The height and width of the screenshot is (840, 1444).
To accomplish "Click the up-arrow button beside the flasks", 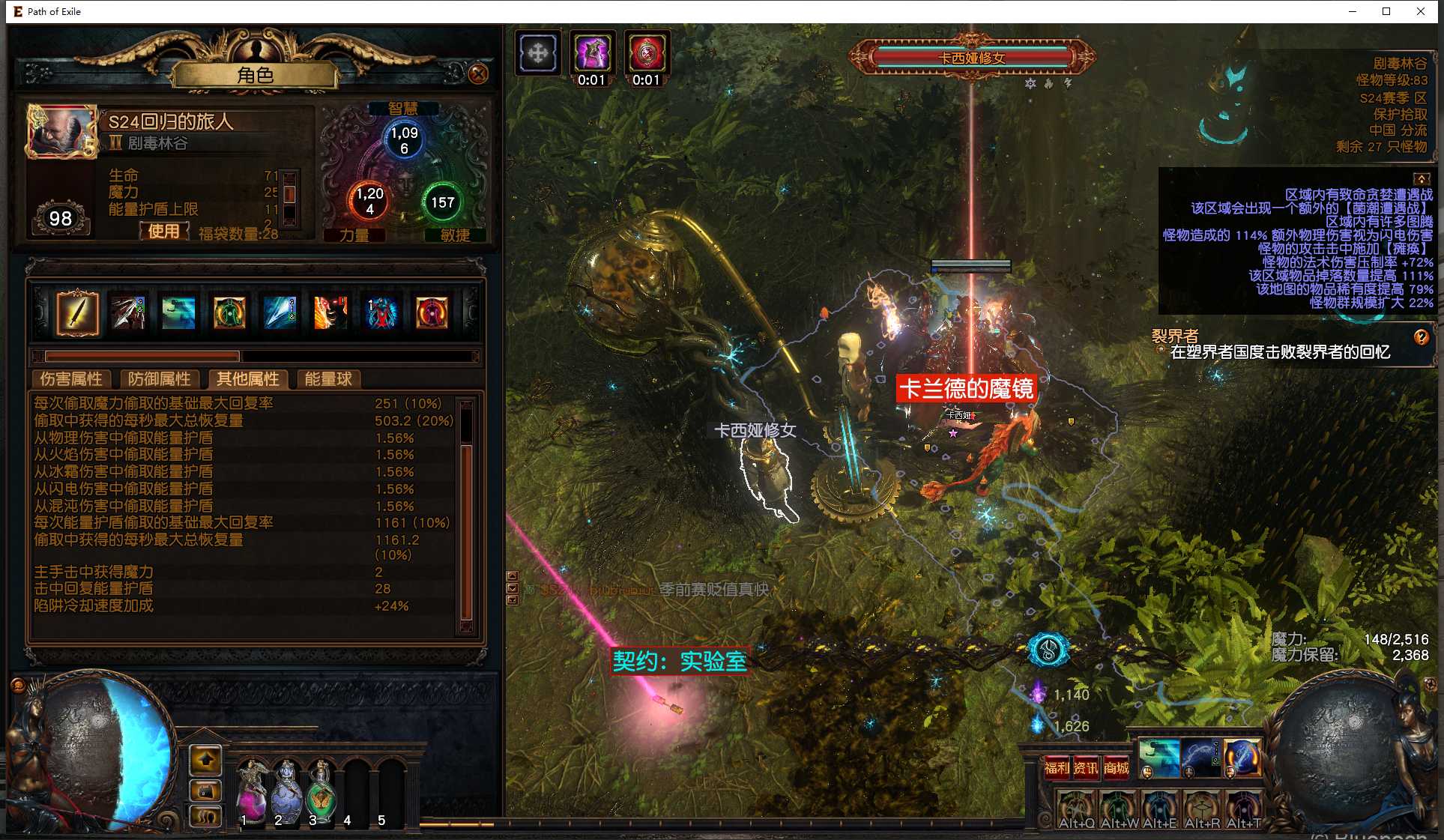I will (x=206, y=760).
